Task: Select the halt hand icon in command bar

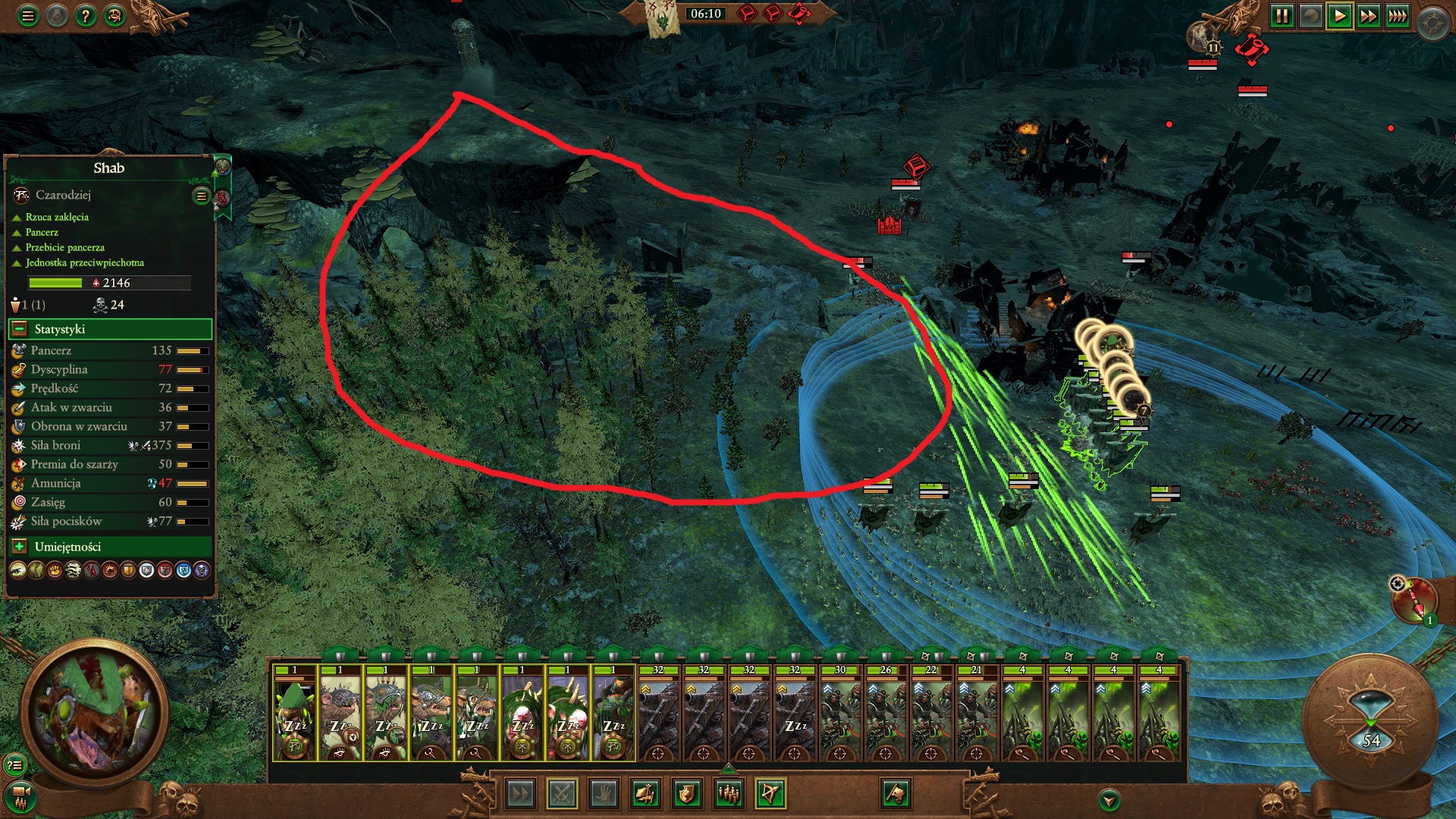Action: 604,791
